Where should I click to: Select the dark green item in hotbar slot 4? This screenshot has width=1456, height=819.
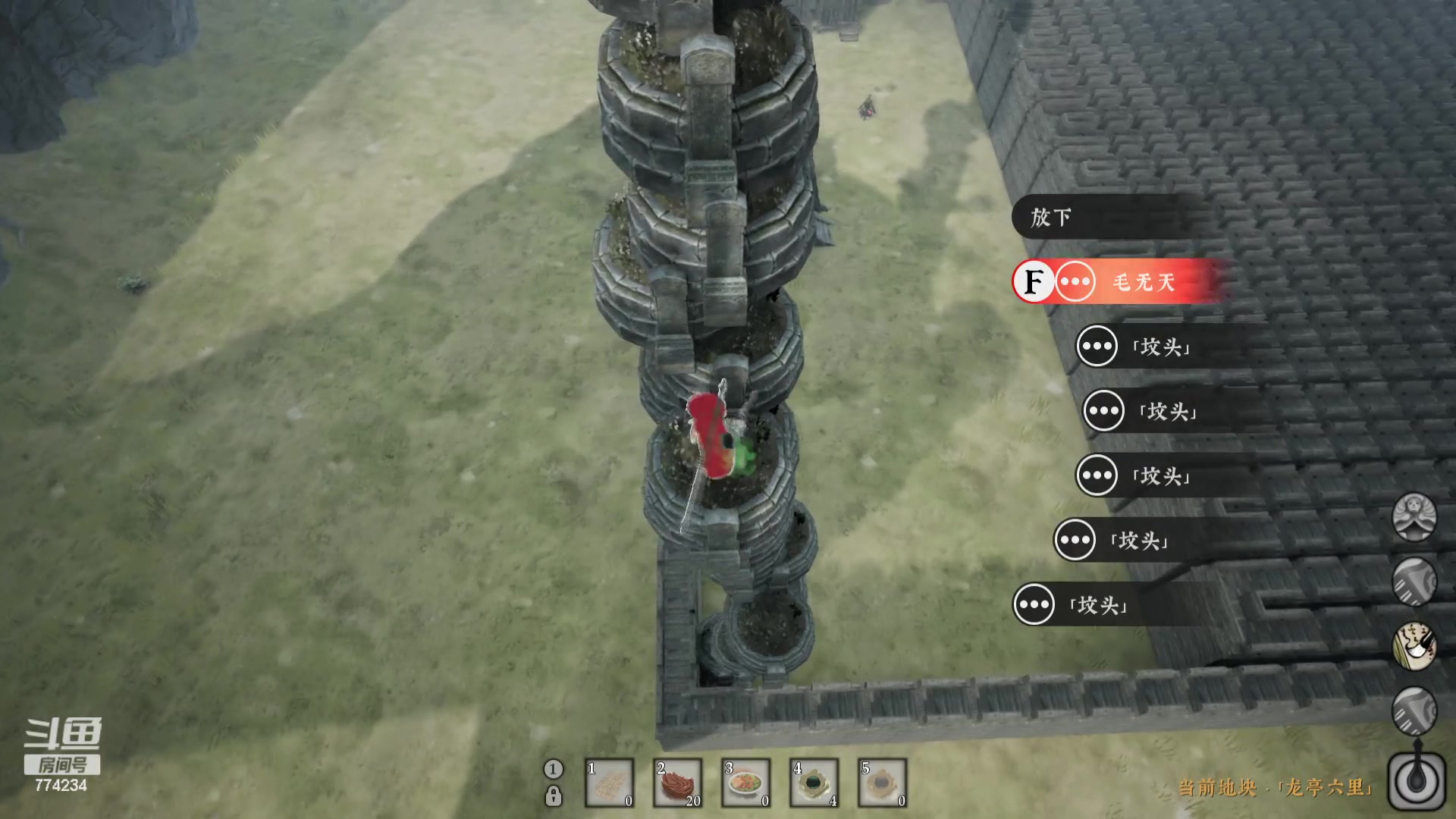[814, 783]
